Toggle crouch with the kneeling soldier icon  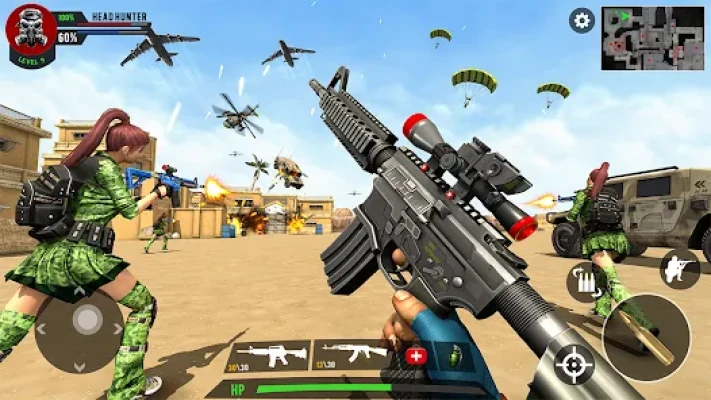coord(679,269)
